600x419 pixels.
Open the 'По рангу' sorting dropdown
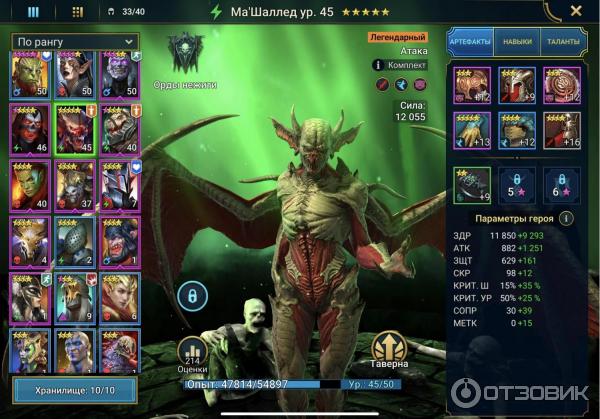click(x=74, y=41)
